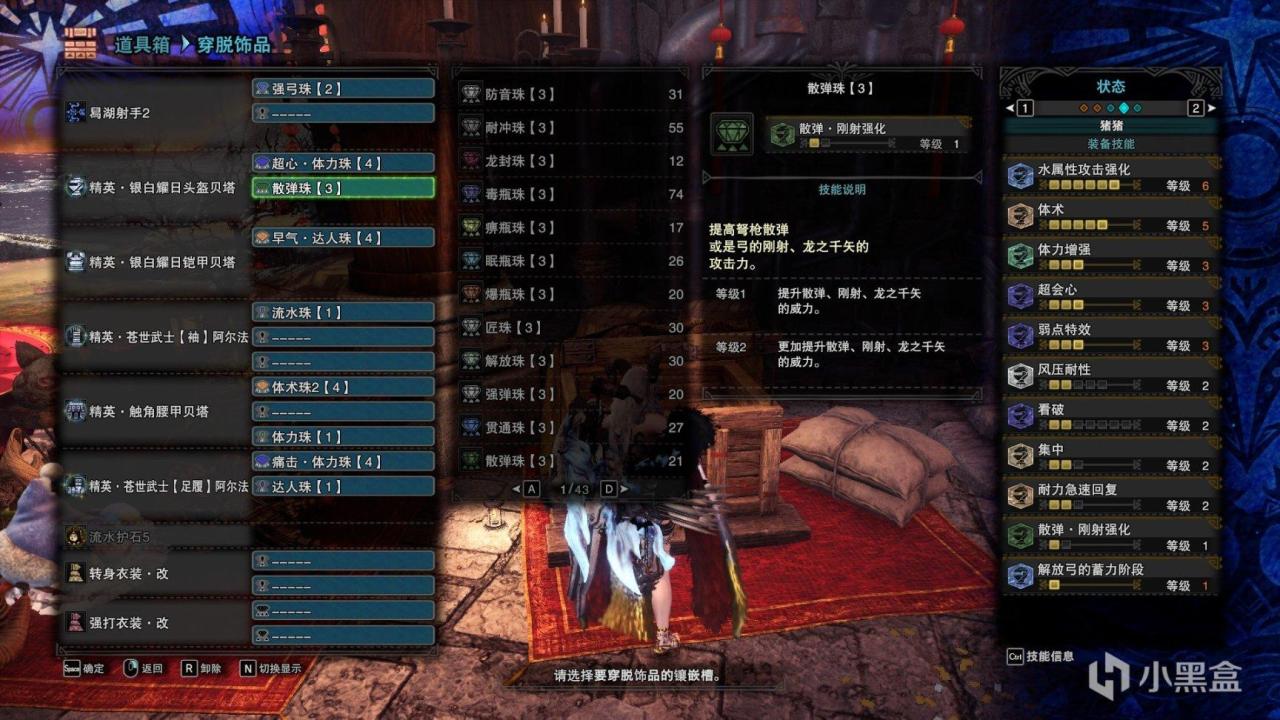
Task: Click the highlighted 散弹珠【3】 equipped slot
Action: click(x=343, y=188)
